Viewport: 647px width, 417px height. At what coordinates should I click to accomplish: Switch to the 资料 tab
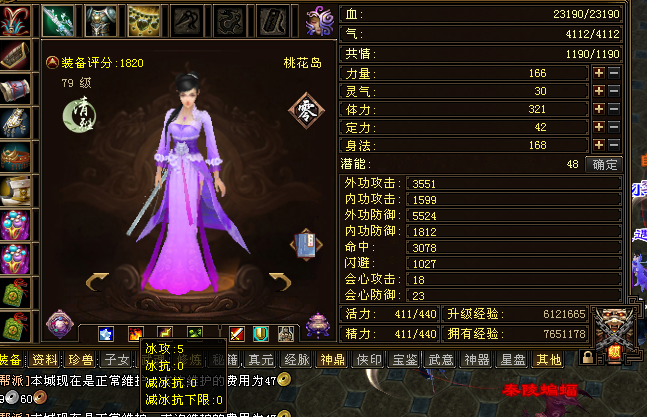pos(44,360)
